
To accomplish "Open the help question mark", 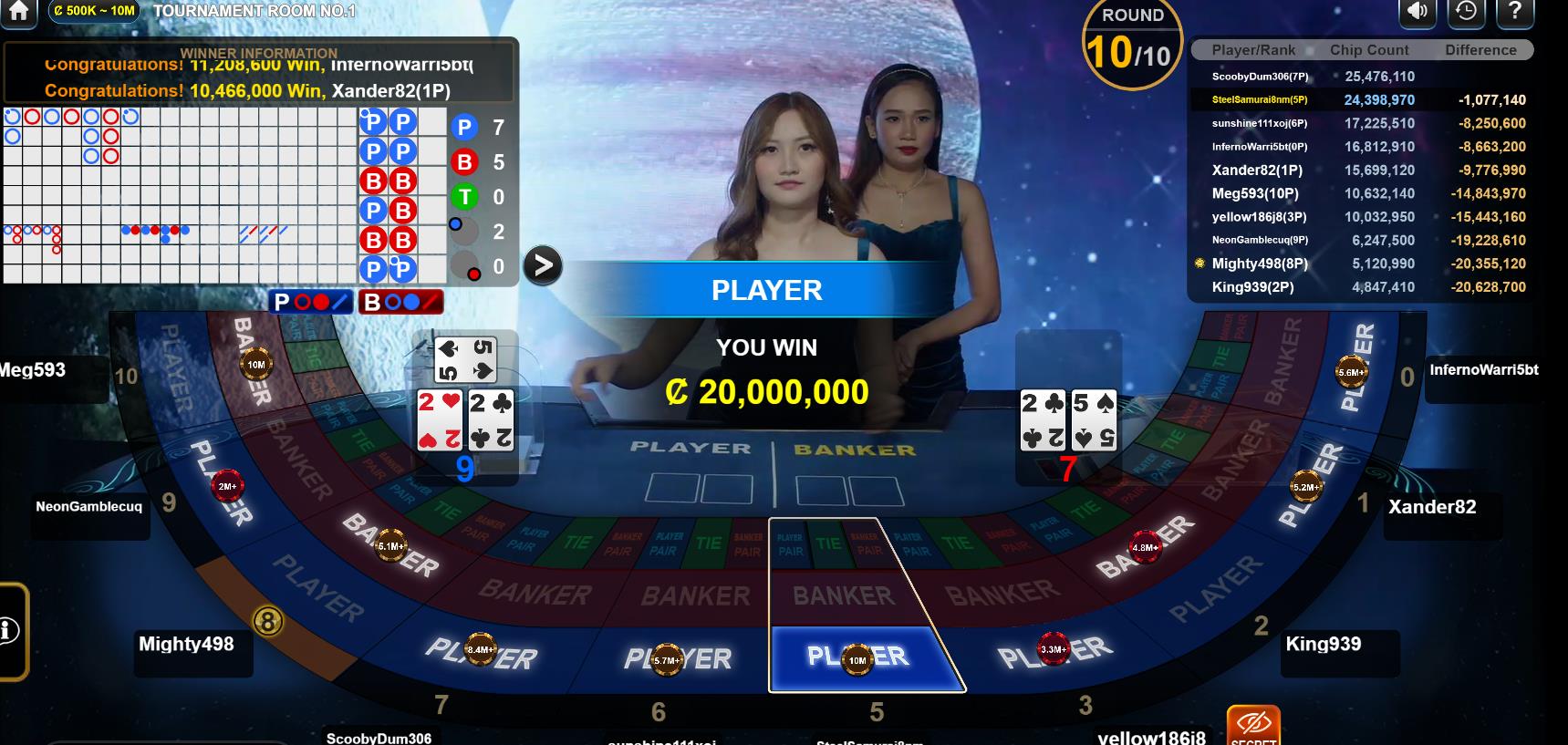I will [x=1515, y=10].
